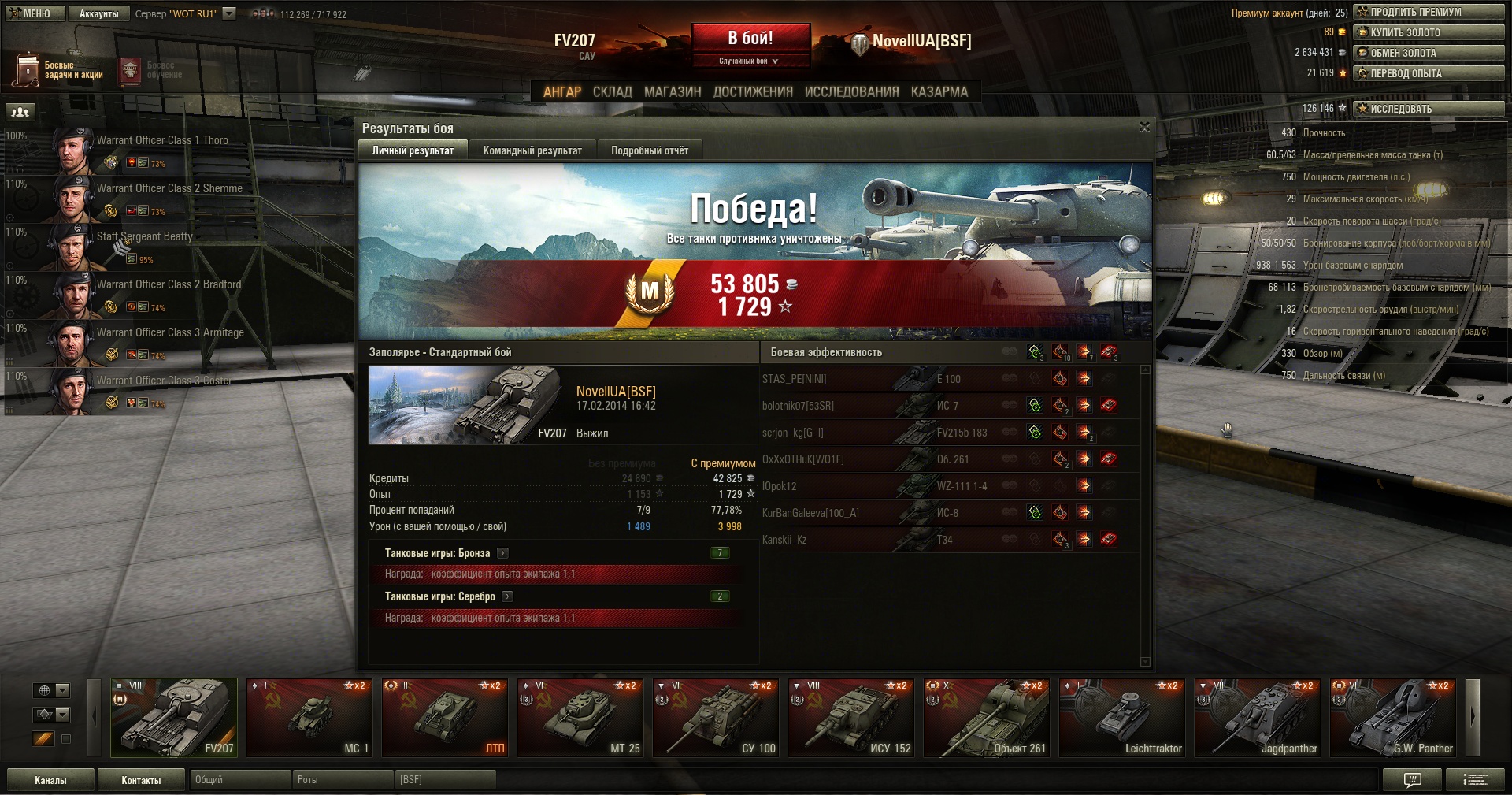The width and height of the screenshot is (1512, 795).
Task: Open the Контакты button
Action: click(141, 780)
